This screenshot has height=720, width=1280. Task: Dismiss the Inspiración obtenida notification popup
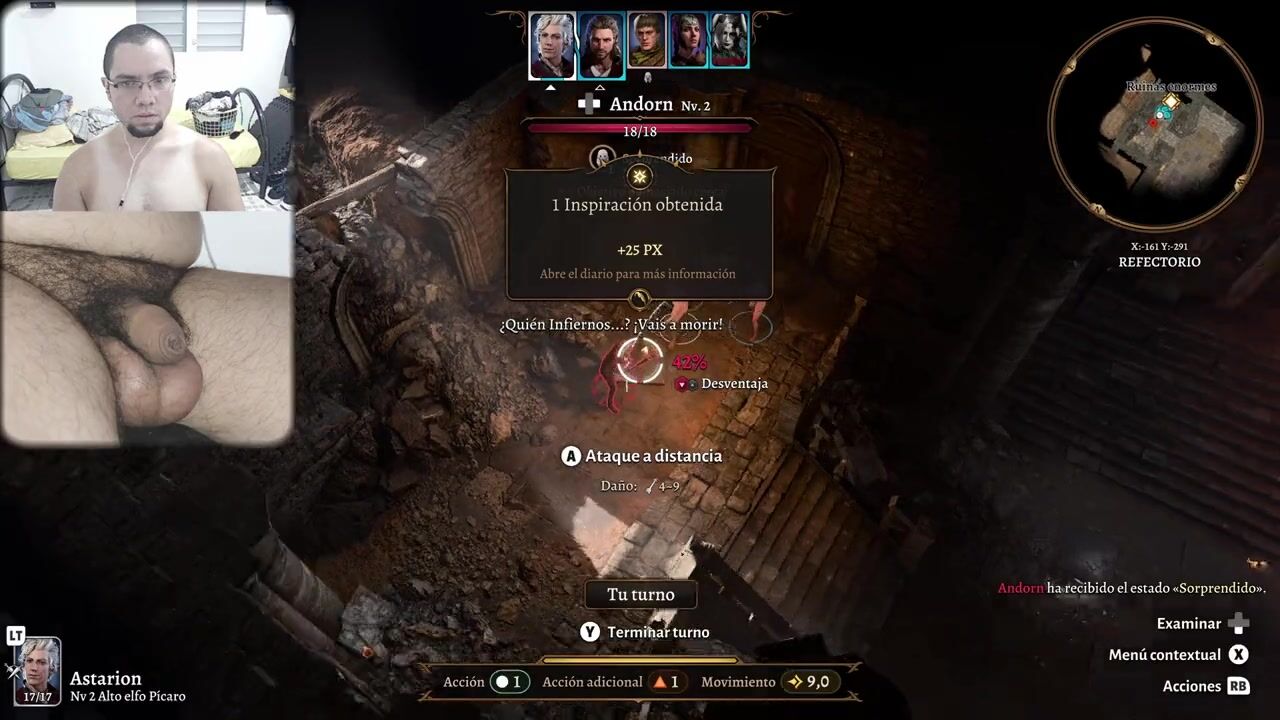(x=640, y=235)
